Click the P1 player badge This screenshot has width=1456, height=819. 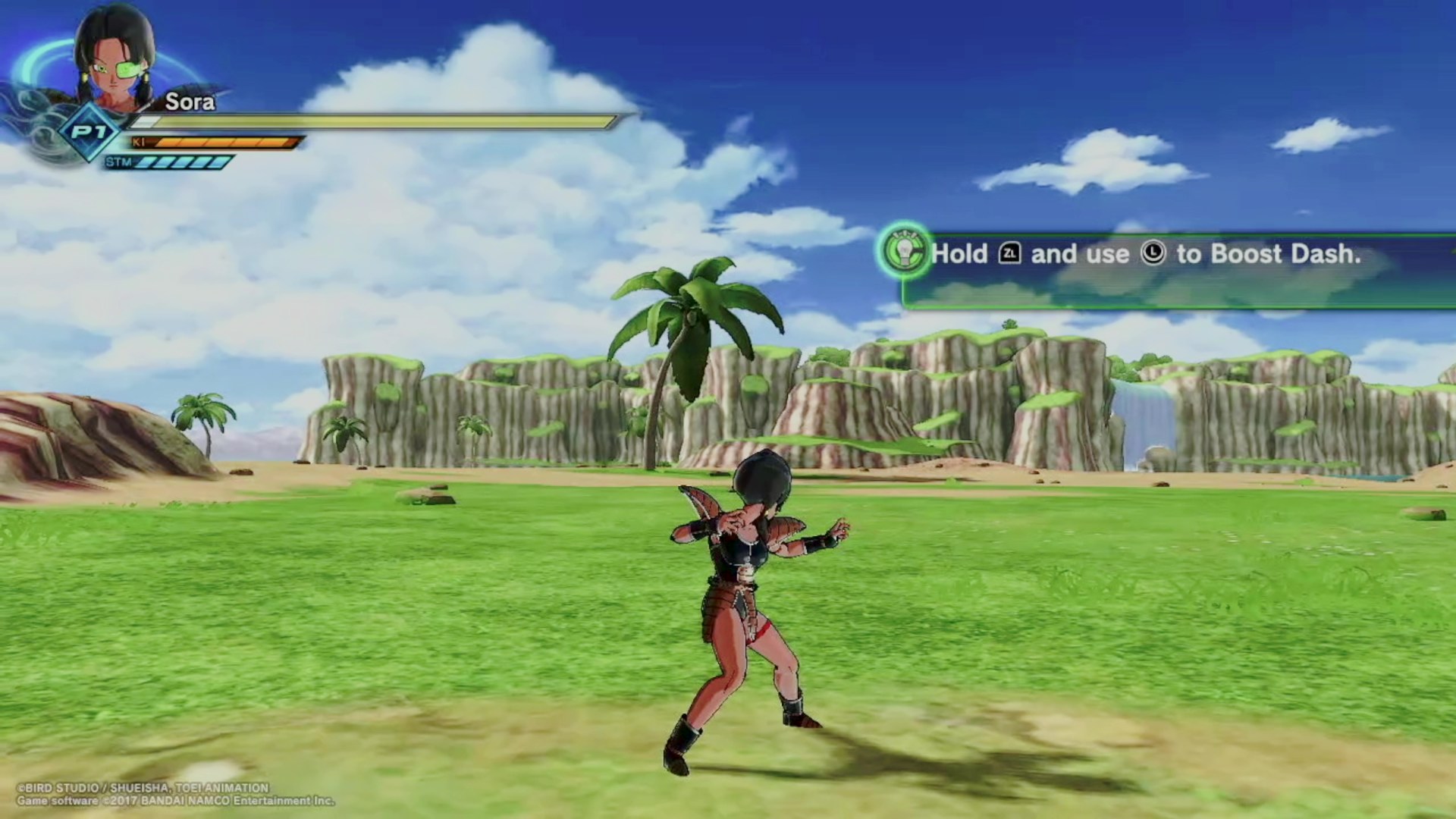(x=89, y=133)
